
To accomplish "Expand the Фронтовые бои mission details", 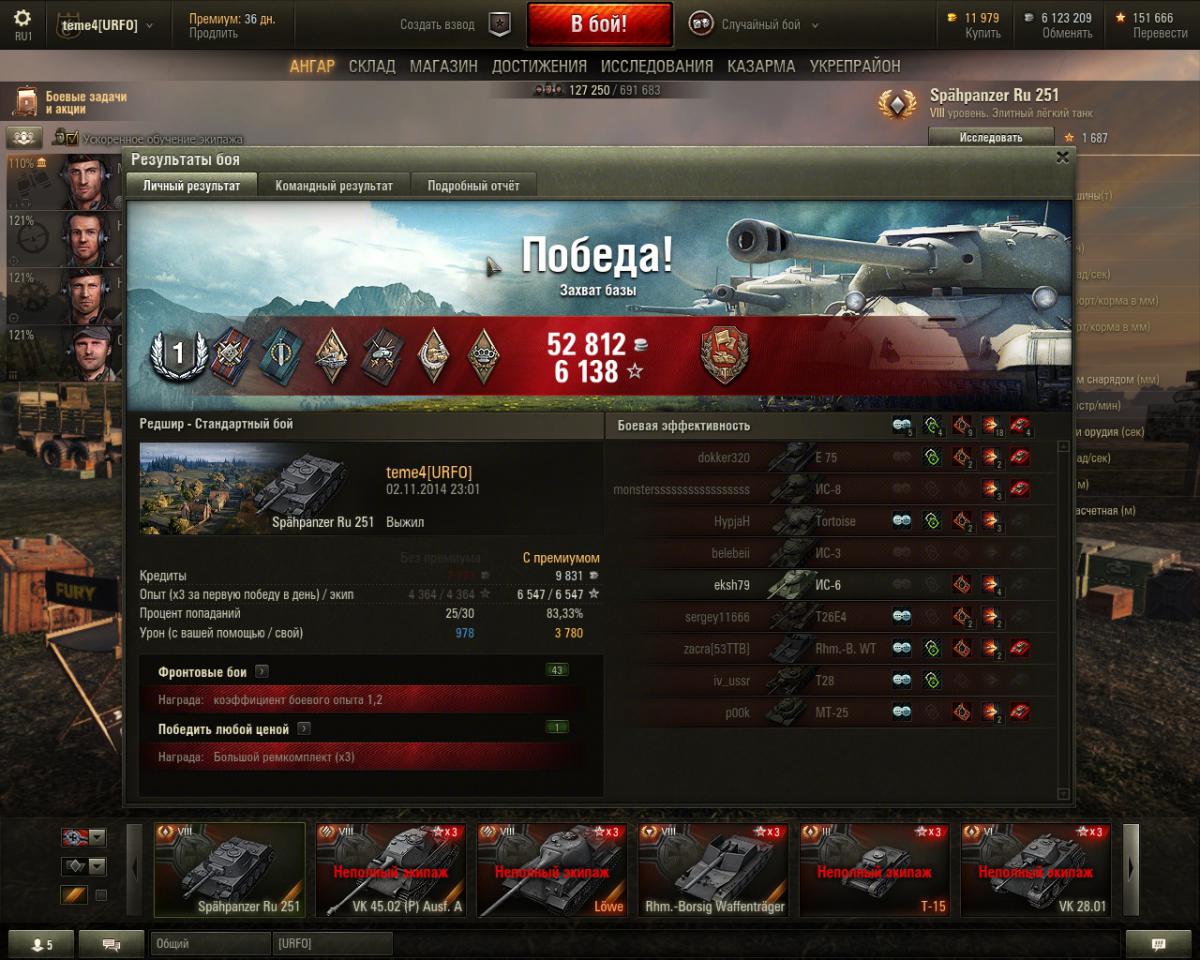I will coord(261,672).
